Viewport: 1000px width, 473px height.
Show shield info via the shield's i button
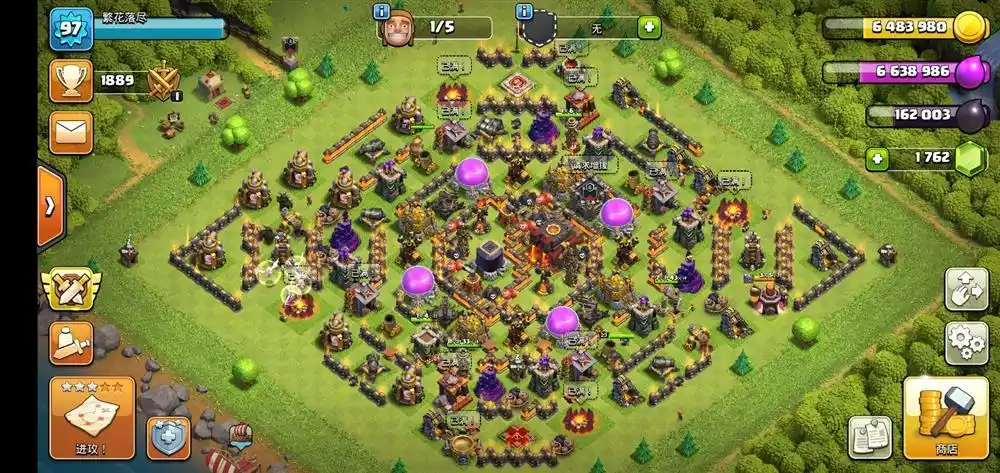pos(523,11)
